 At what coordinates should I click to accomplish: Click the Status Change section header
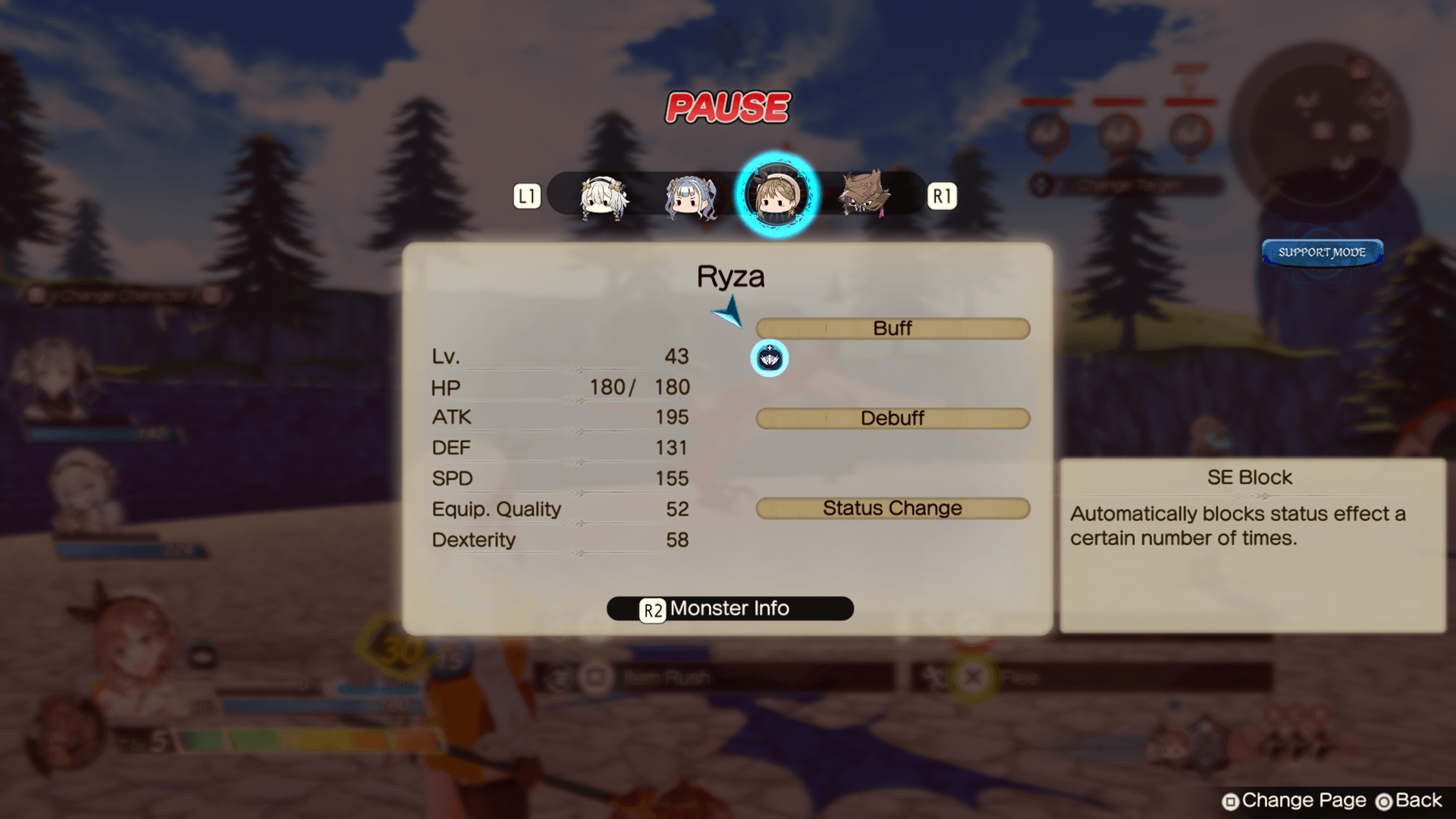893,508
